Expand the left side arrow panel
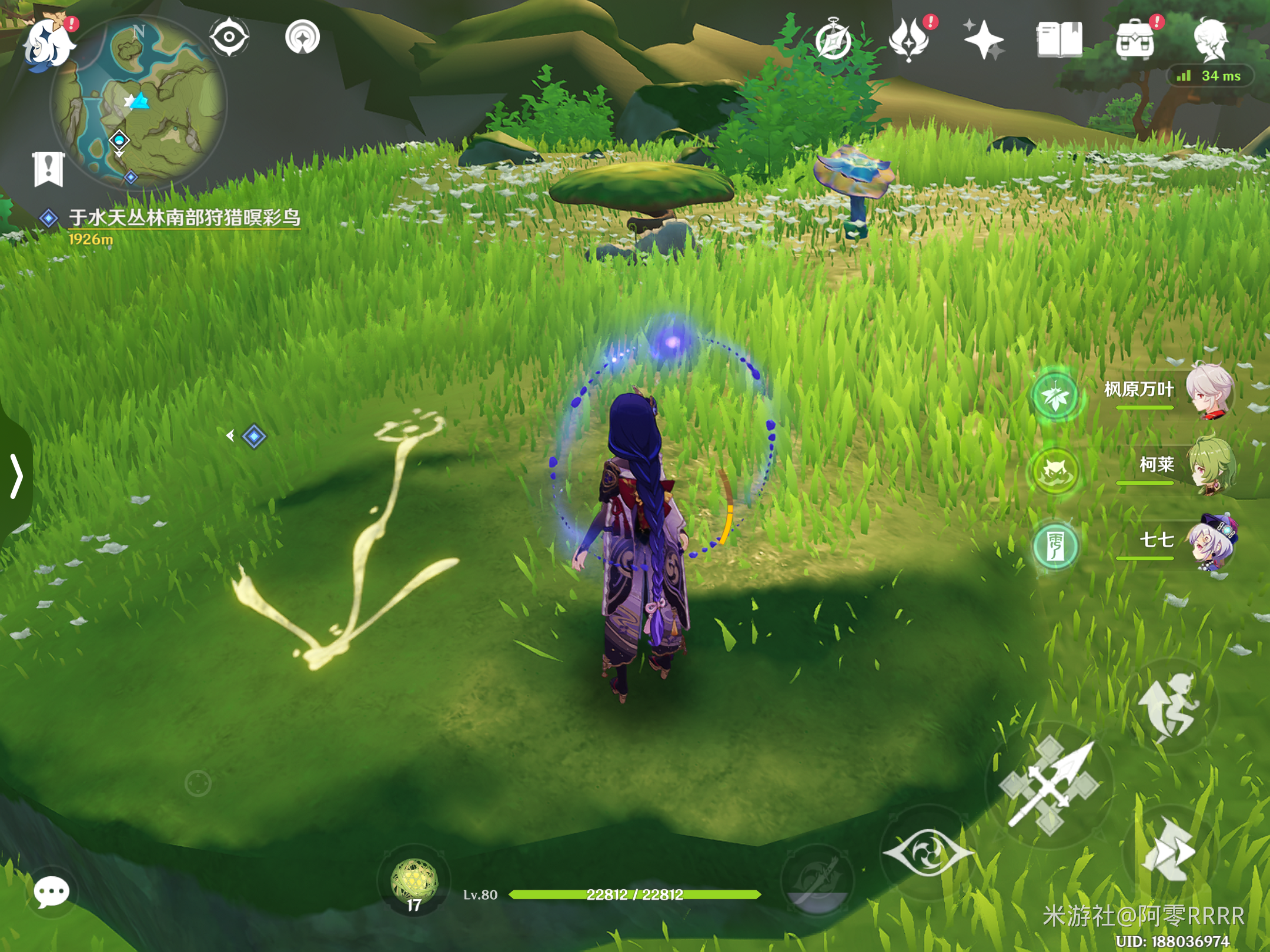 16,476
